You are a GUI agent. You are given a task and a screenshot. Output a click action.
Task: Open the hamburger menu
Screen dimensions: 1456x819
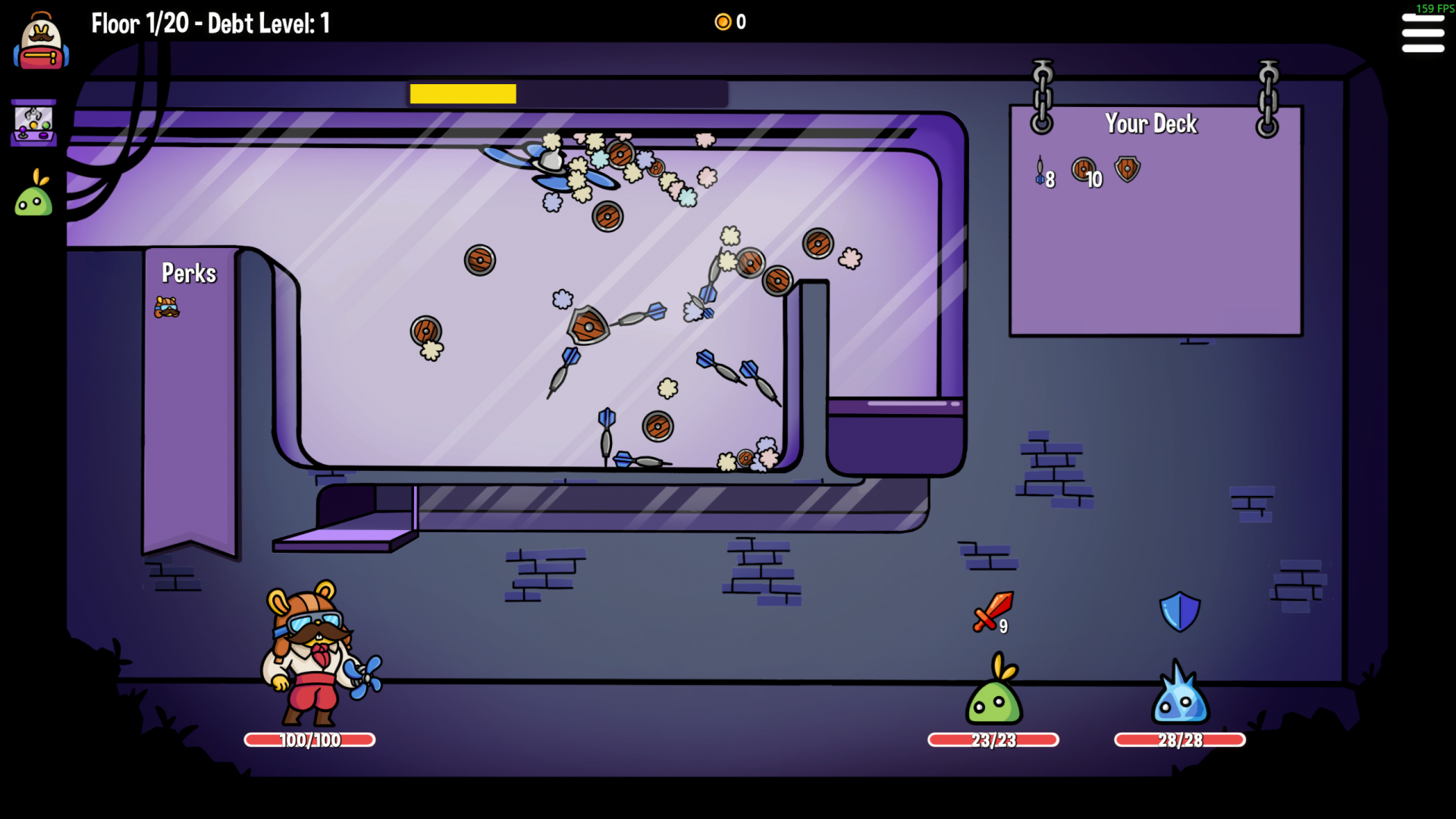[1422, 33]
